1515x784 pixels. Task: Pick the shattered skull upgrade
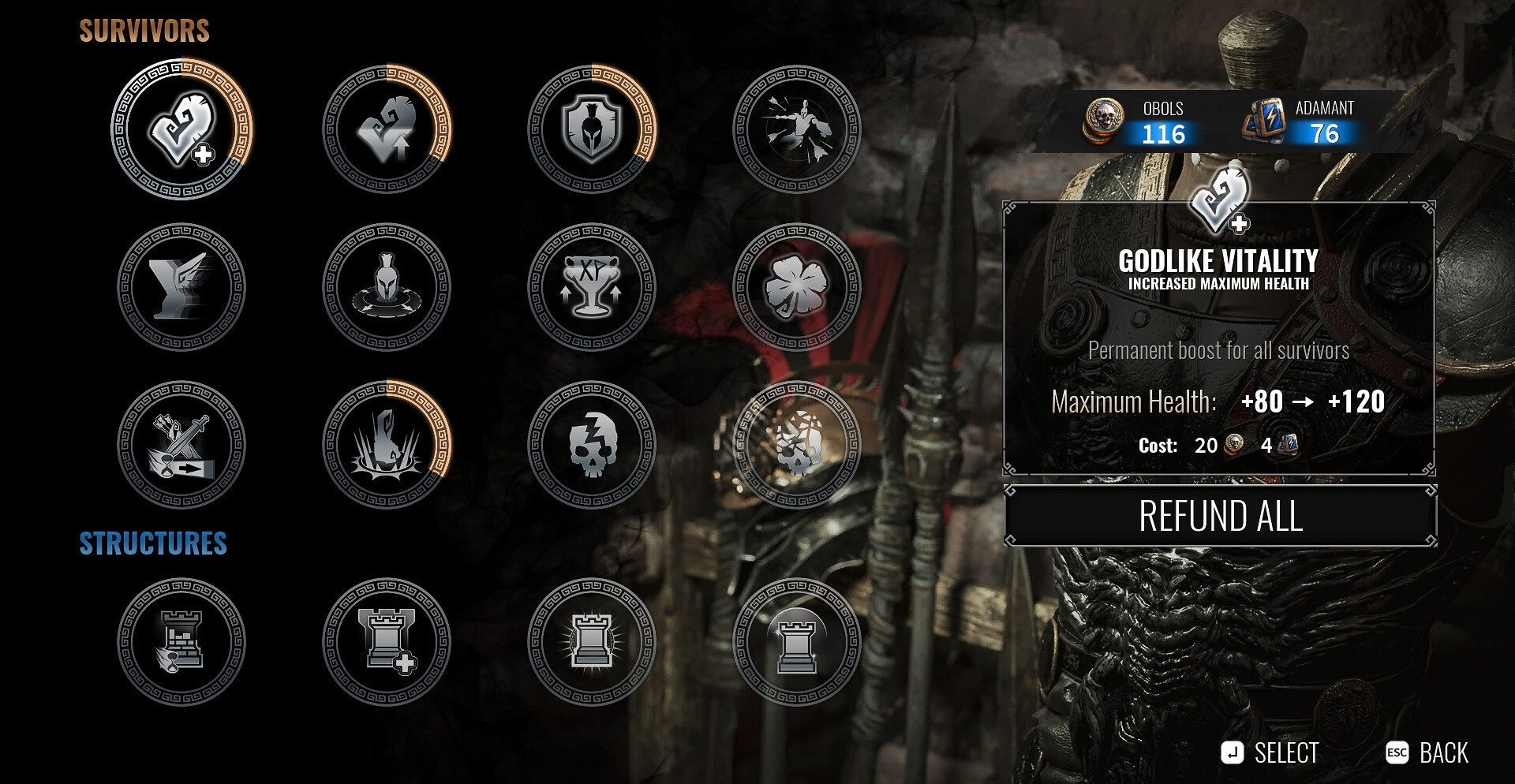[797, 445]
